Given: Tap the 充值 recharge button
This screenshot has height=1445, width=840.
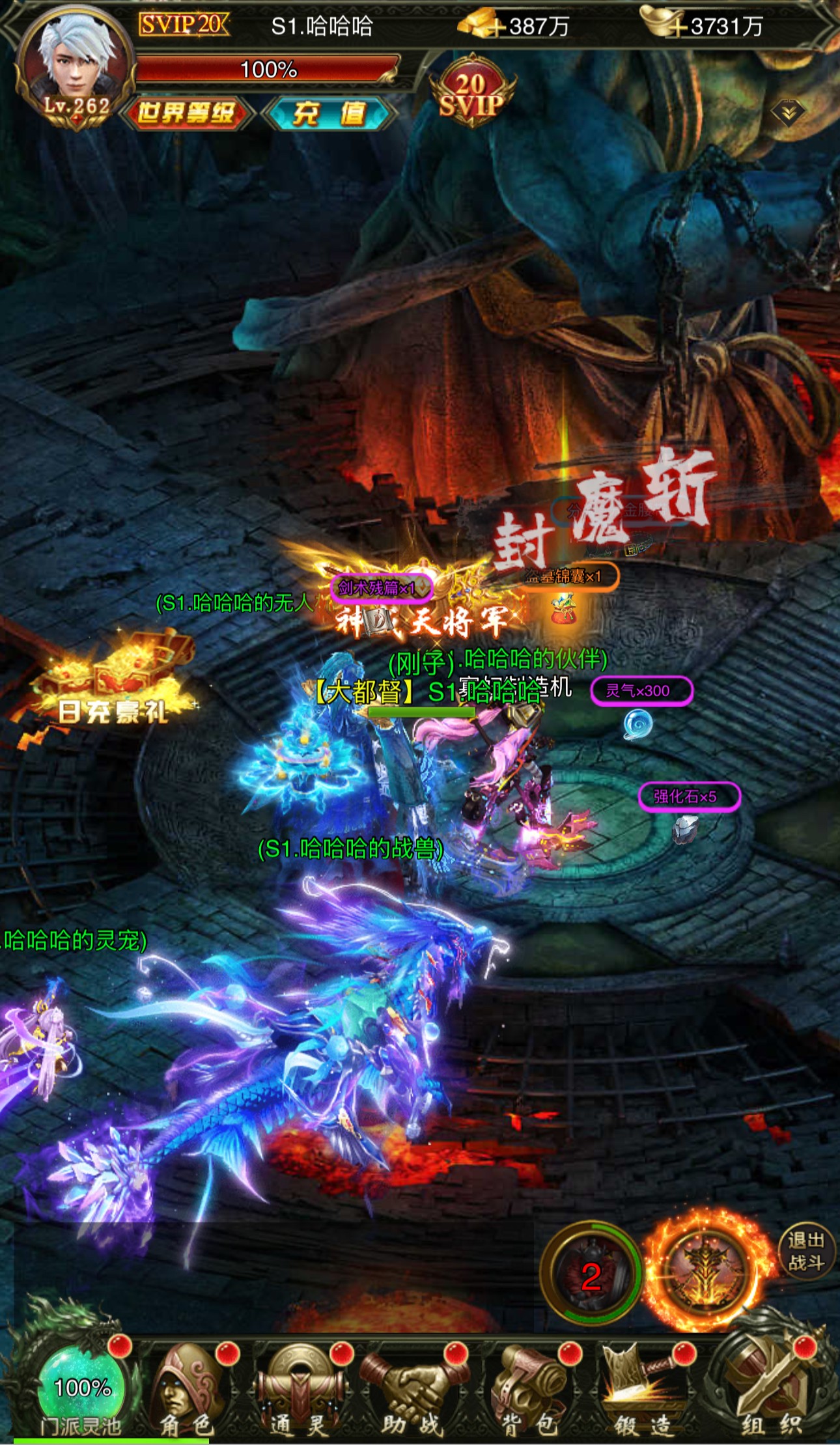Looking at the screenshot, I should (329, 113).
